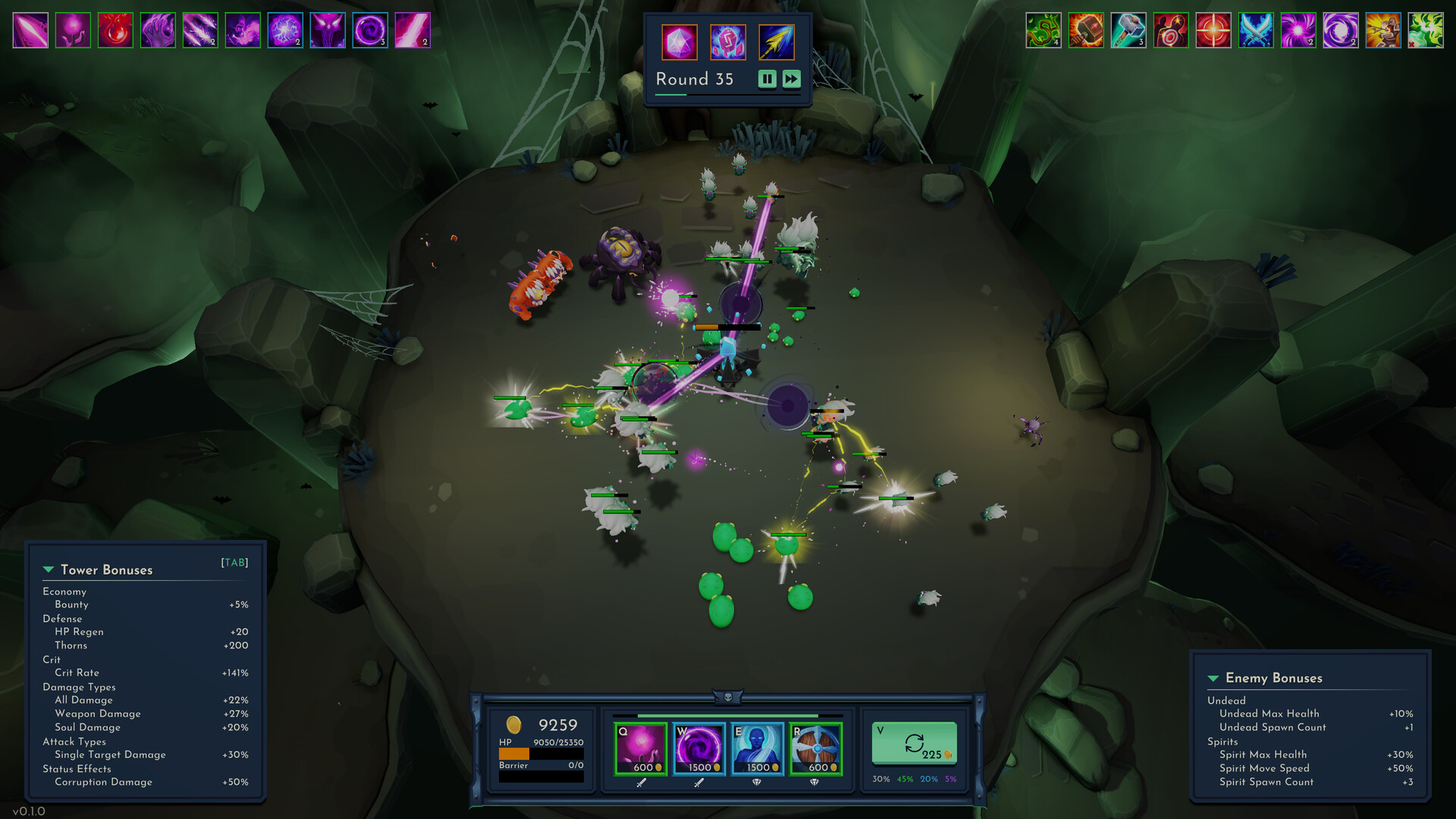This screenshot has width=1456, height=819.
Task: Select the red potion flask upgrade icon
Action: [x=115, y=30]
